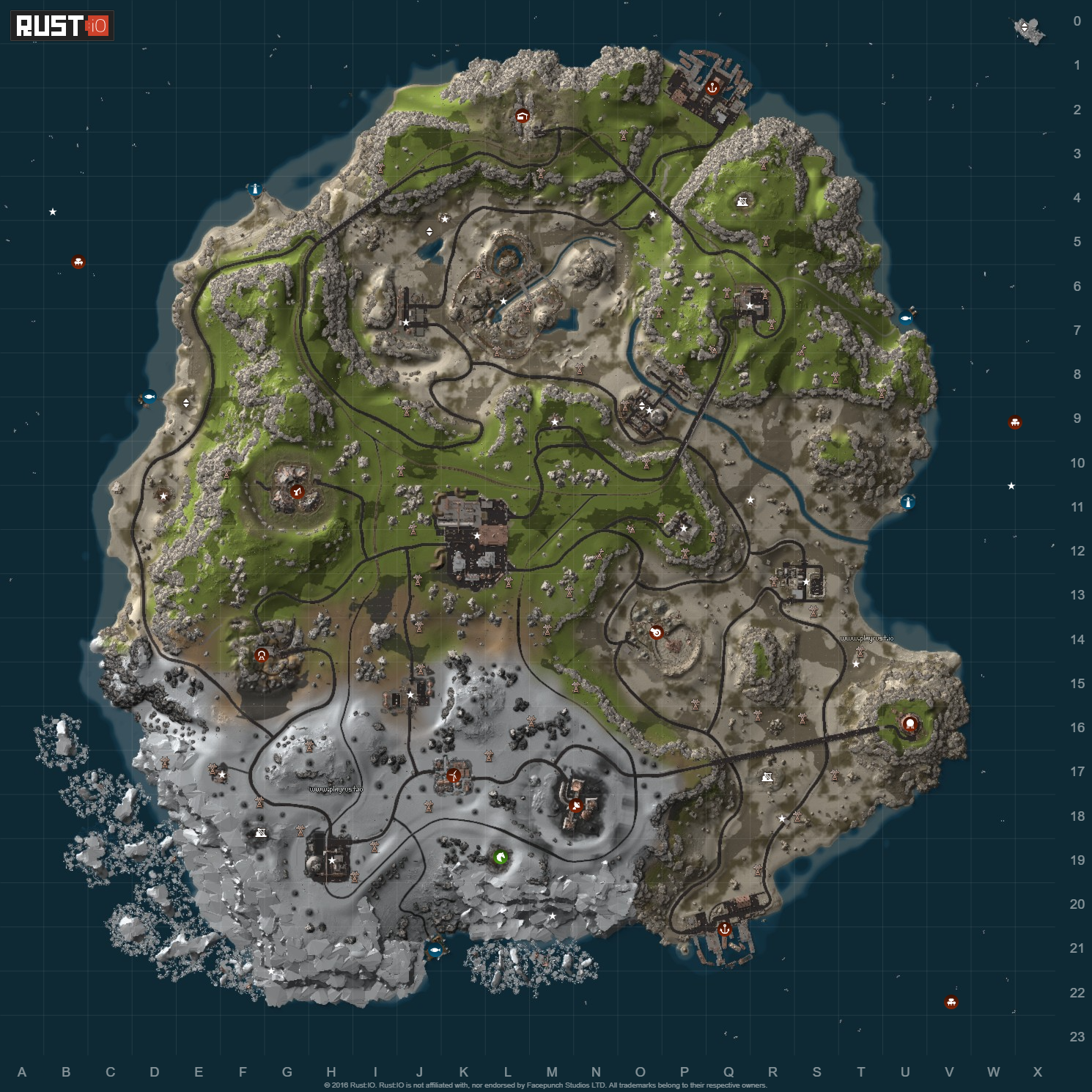Choose the red arch dome marker
Viewport: 1092px width, 1092px height.
point(261,655)
